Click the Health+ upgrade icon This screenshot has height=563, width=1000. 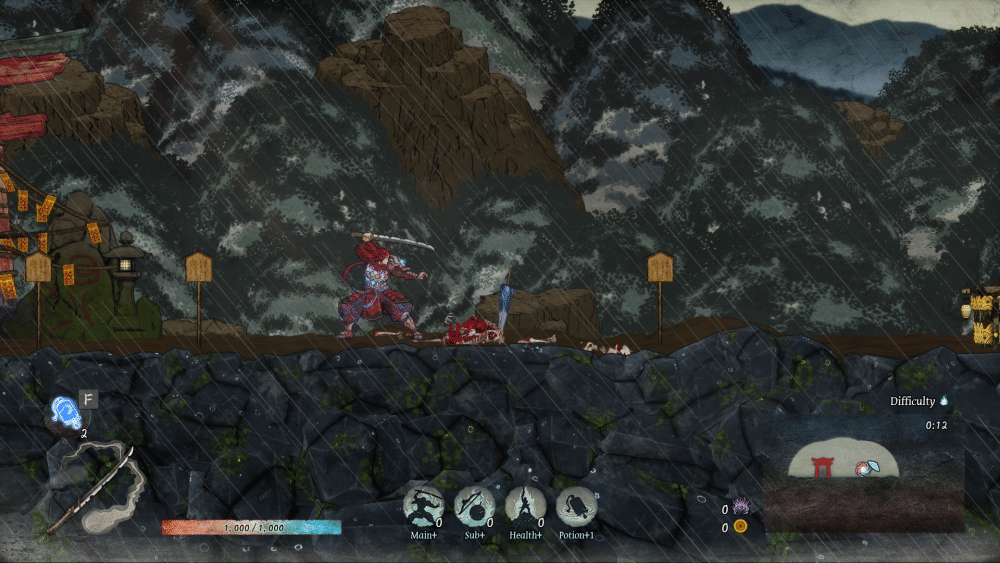525,507
